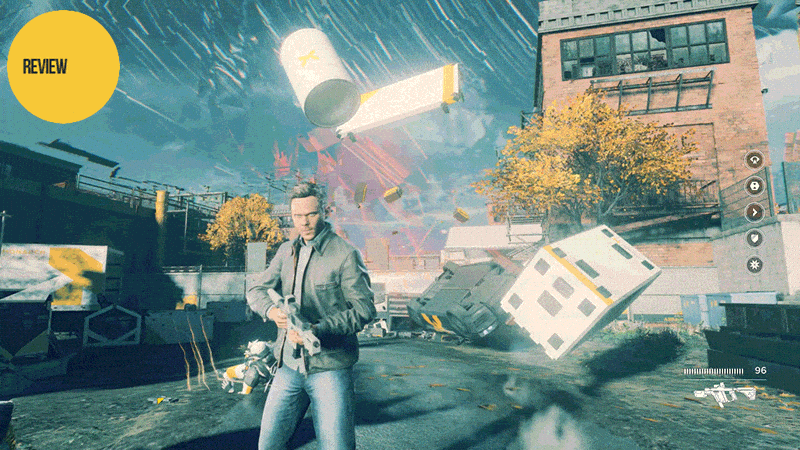Select the hexagon time power icon
The width and height of the screenshot is (800, 450).
click(x=755, y=185)
